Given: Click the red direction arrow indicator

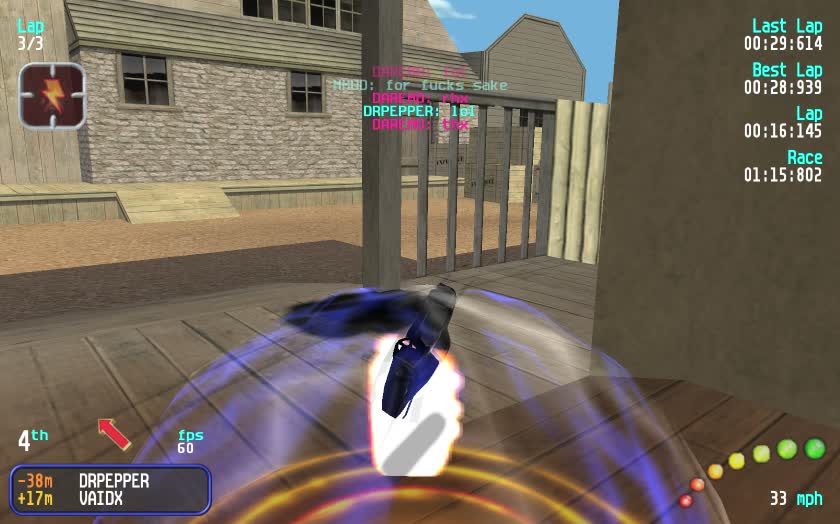Looking at the screenshot, I should (x=113, y=434).
